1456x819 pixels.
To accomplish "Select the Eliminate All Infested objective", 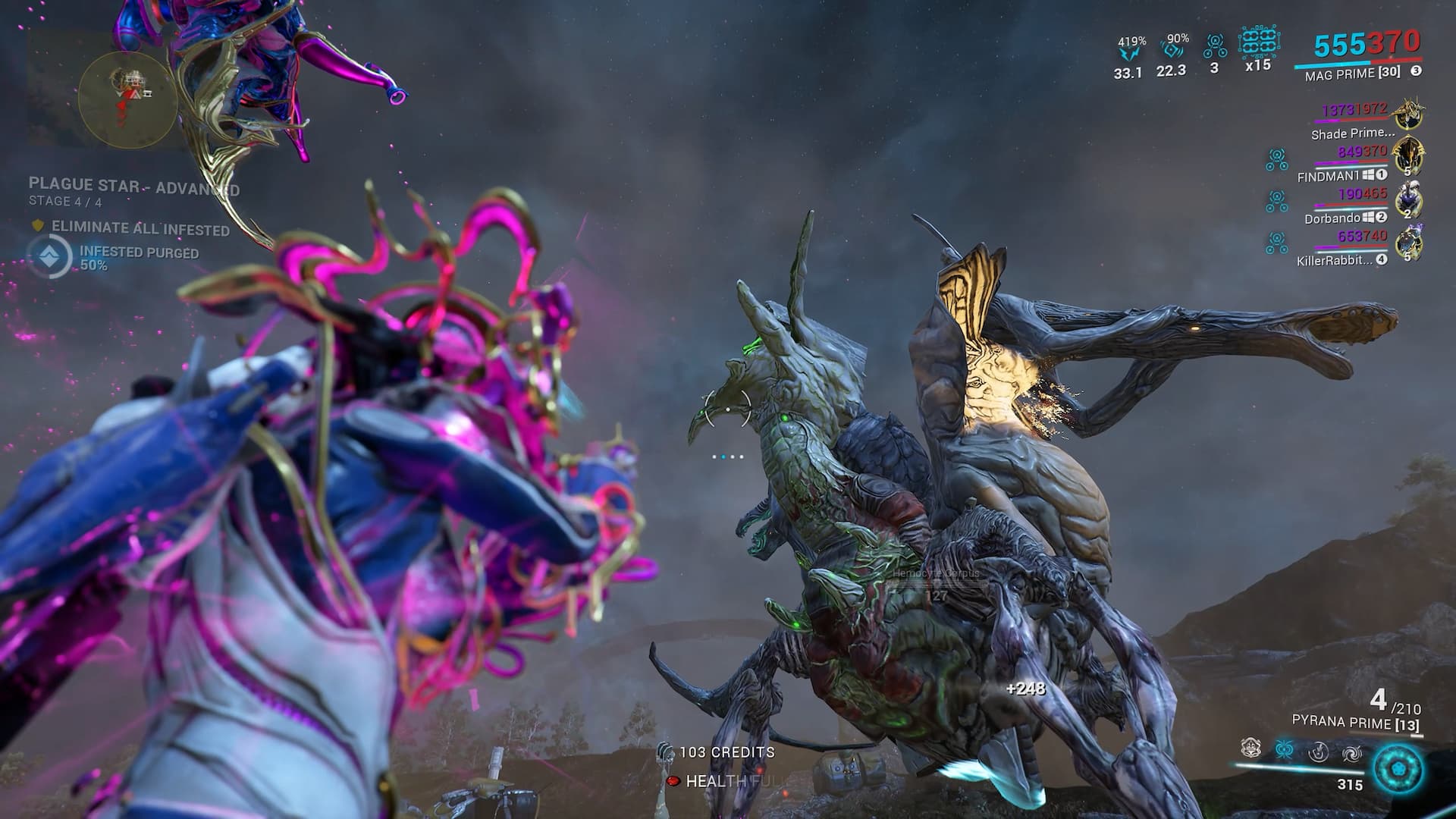I will [140, 227].
